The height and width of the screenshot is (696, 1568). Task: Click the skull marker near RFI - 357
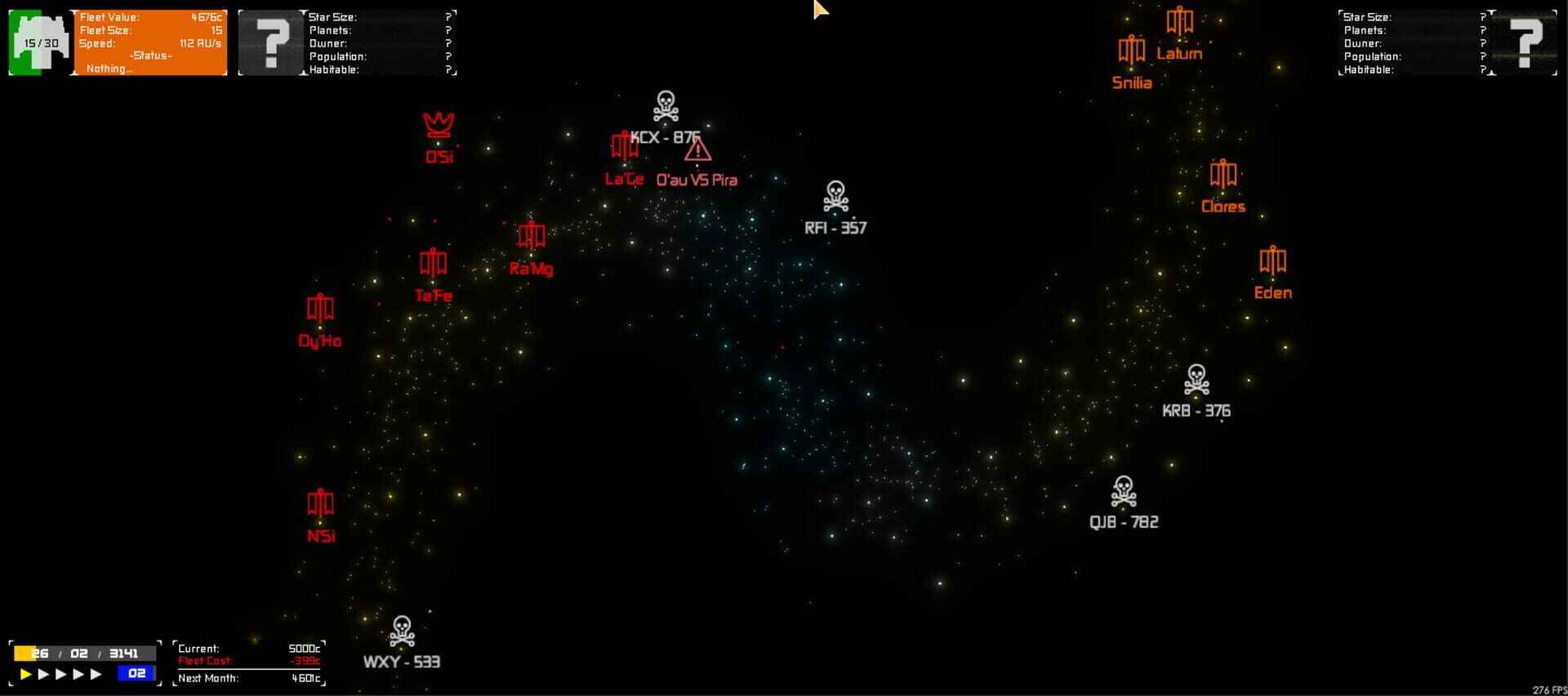[x=834, y=196]
